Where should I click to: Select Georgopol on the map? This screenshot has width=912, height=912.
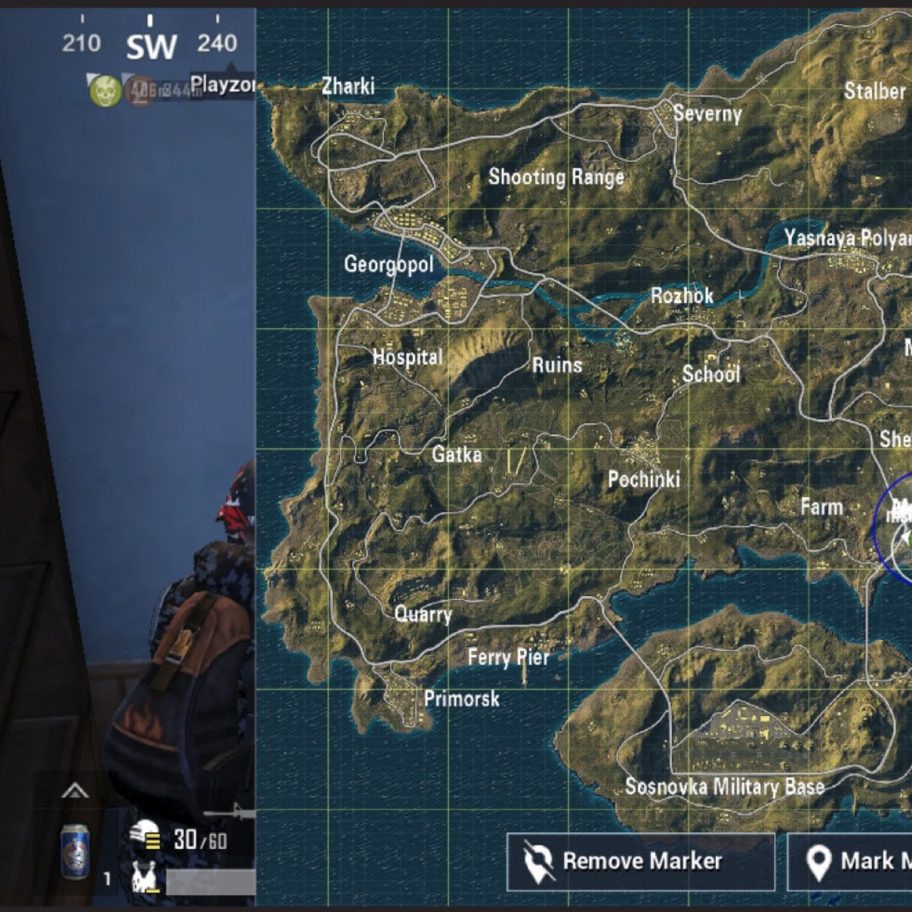click(x=389, y=264)
